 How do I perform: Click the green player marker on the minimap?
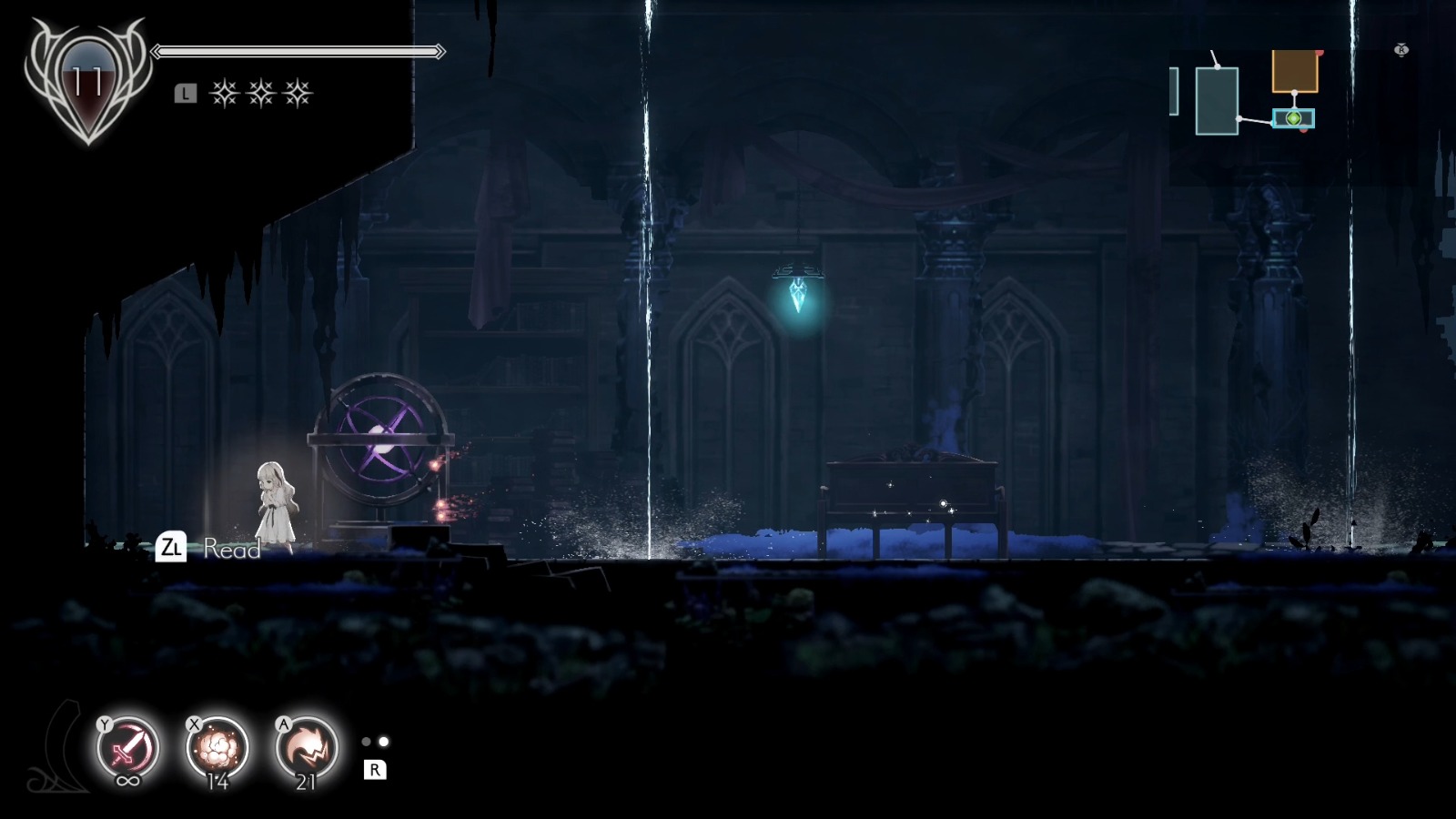(x=1294, y=118)
